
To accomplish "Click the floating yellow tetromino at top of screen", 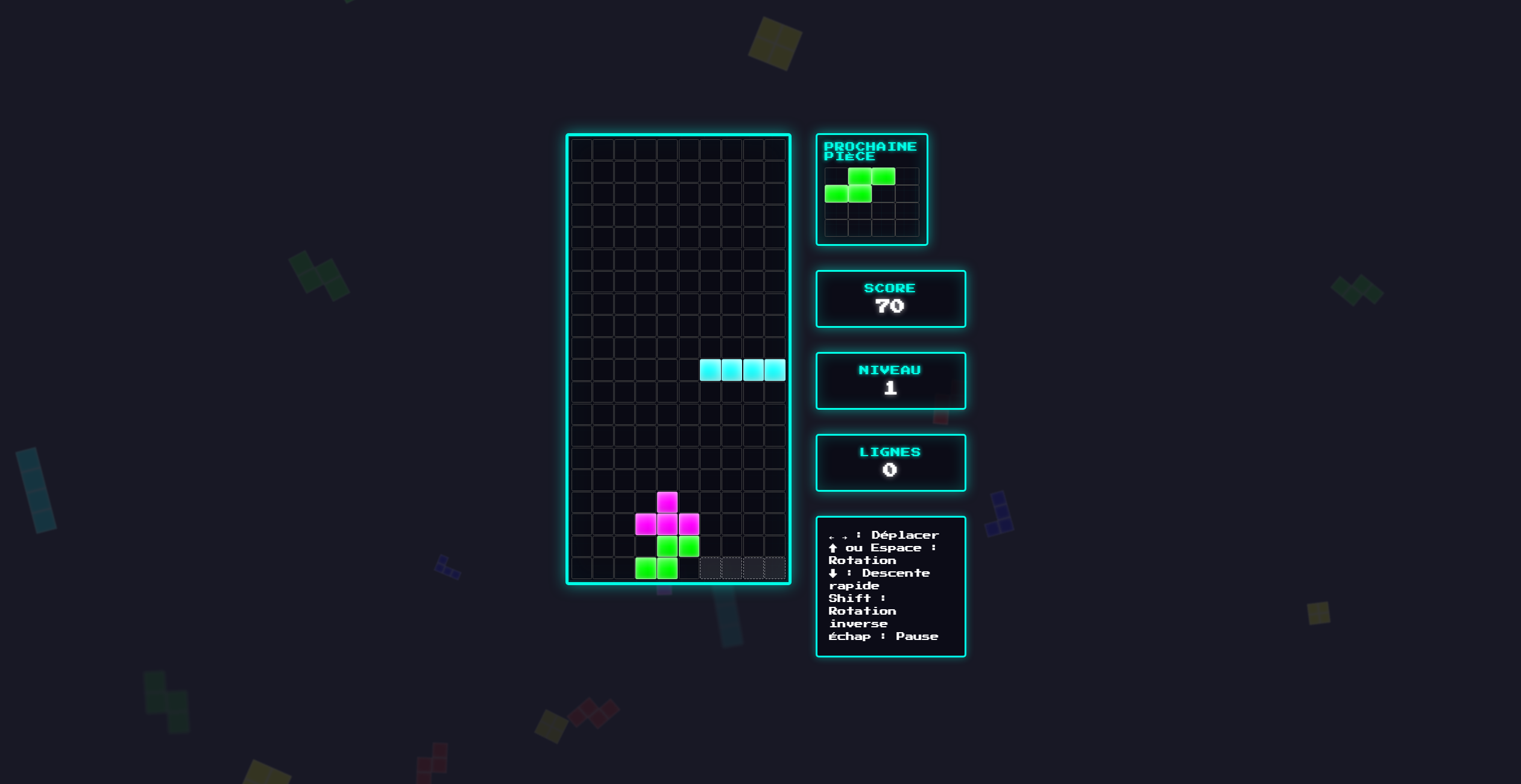I will (773, 43).
